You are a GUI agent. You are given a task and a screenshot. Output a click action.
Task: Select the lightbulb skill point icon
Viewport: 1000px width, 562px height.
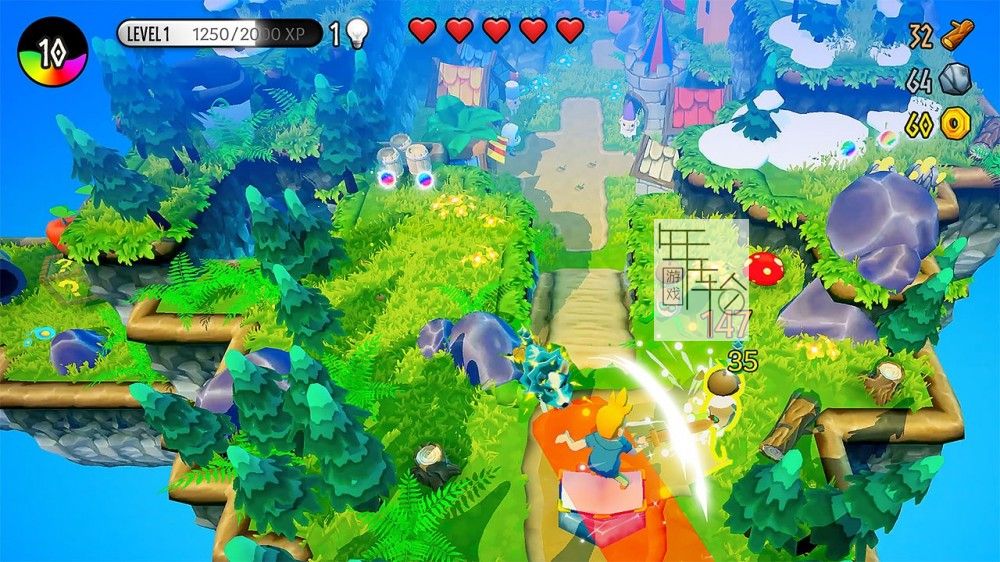357,34
